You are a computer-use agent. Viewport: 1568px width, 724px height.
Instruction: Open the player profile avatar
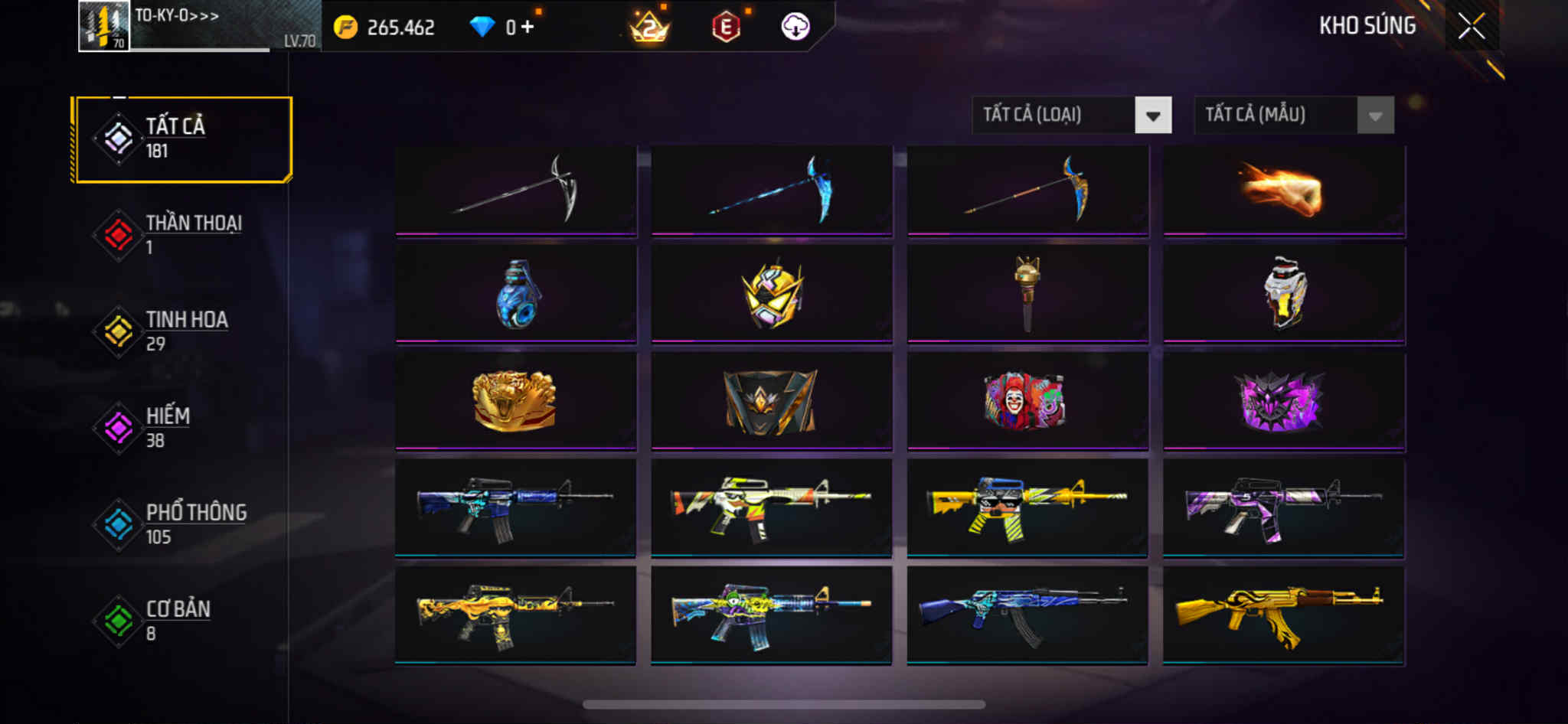point(104,27)
